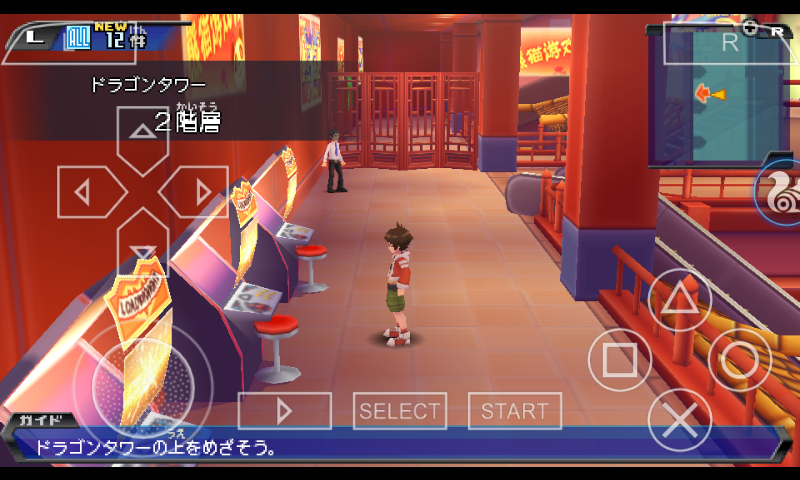
Task: Tap the circle action button
Action: click(740, 359)
